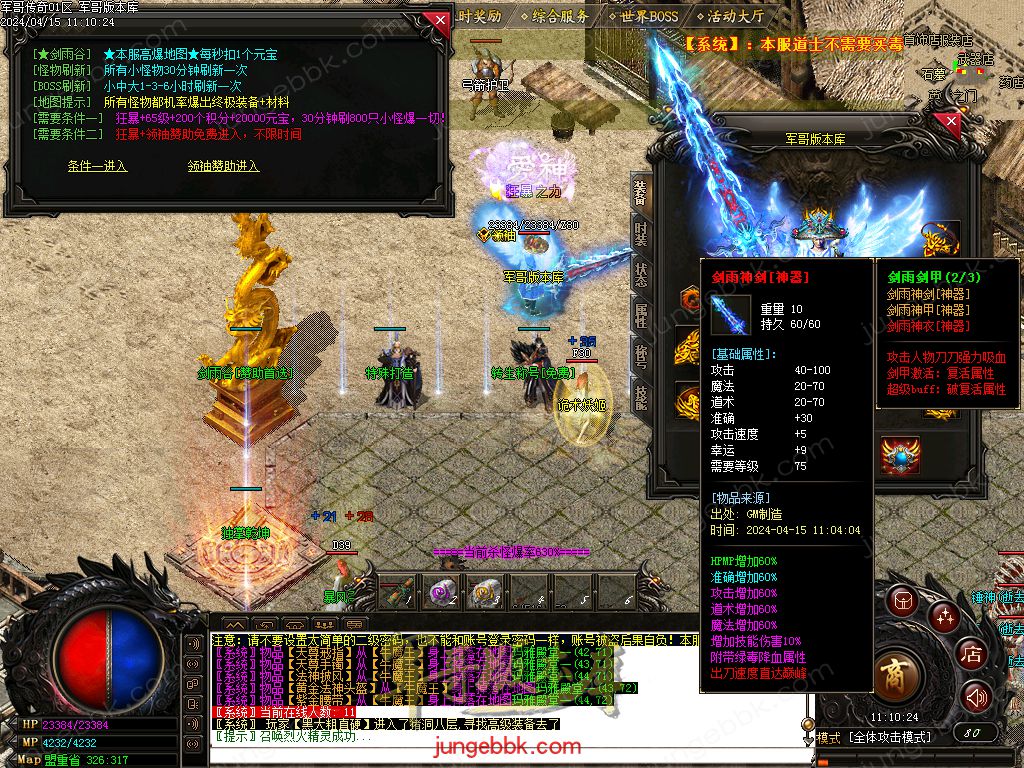1024x768 pixels.
Task: Switch to the 时装 tab
Action: 641,233
